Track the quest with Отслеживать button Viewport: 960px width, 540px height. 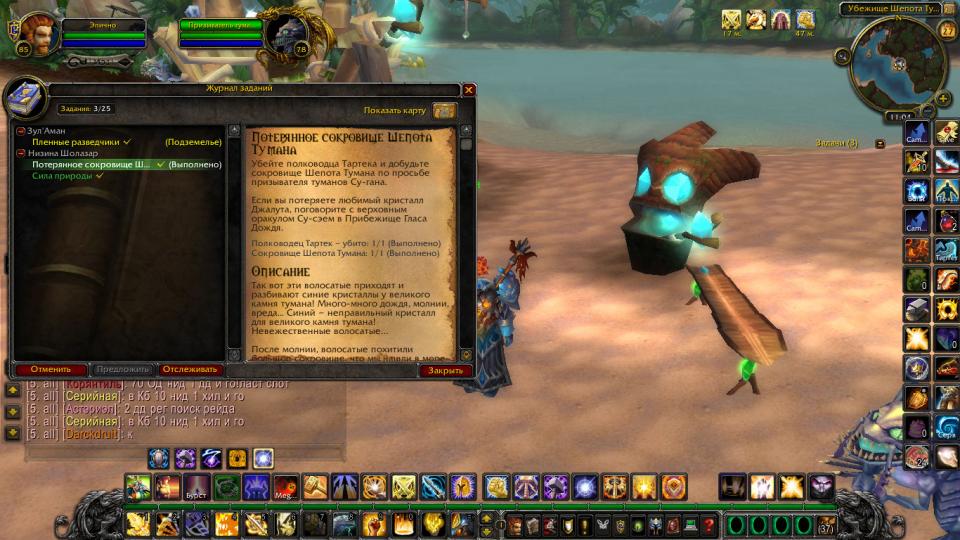[190, 369]
